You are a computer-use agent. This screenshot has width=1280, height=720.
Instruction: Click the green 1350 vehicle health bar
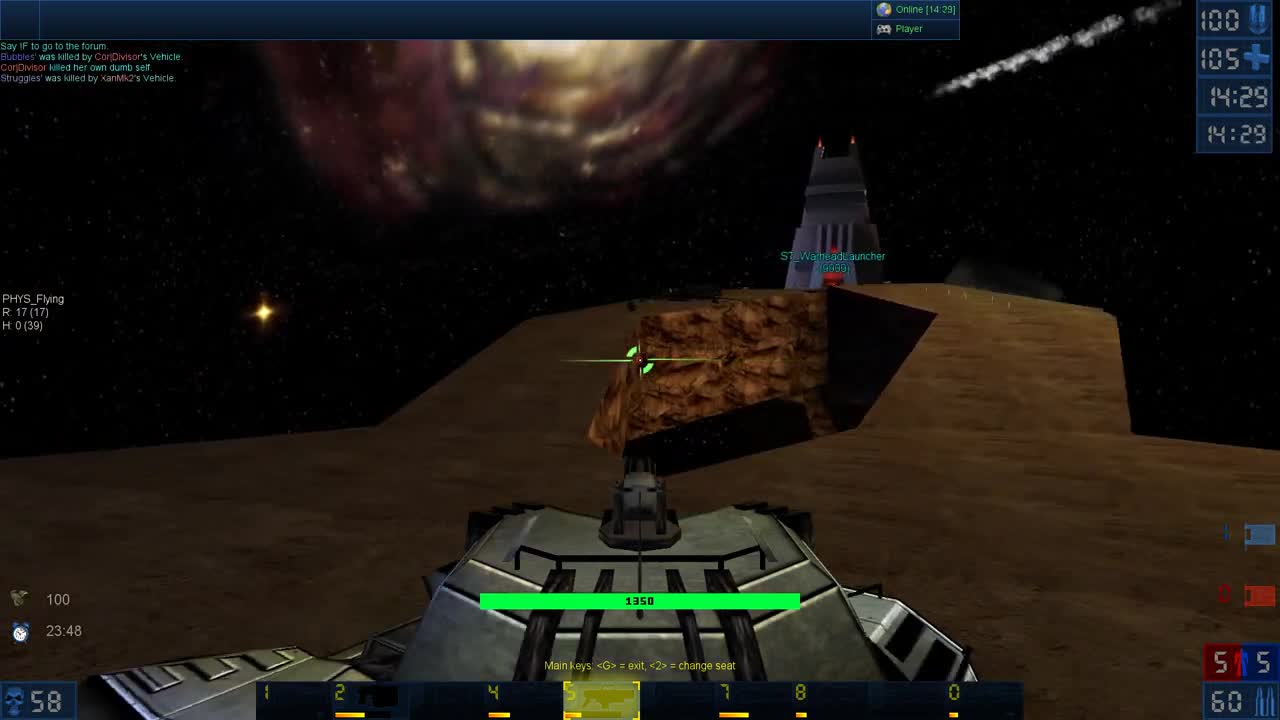point(640,601)
